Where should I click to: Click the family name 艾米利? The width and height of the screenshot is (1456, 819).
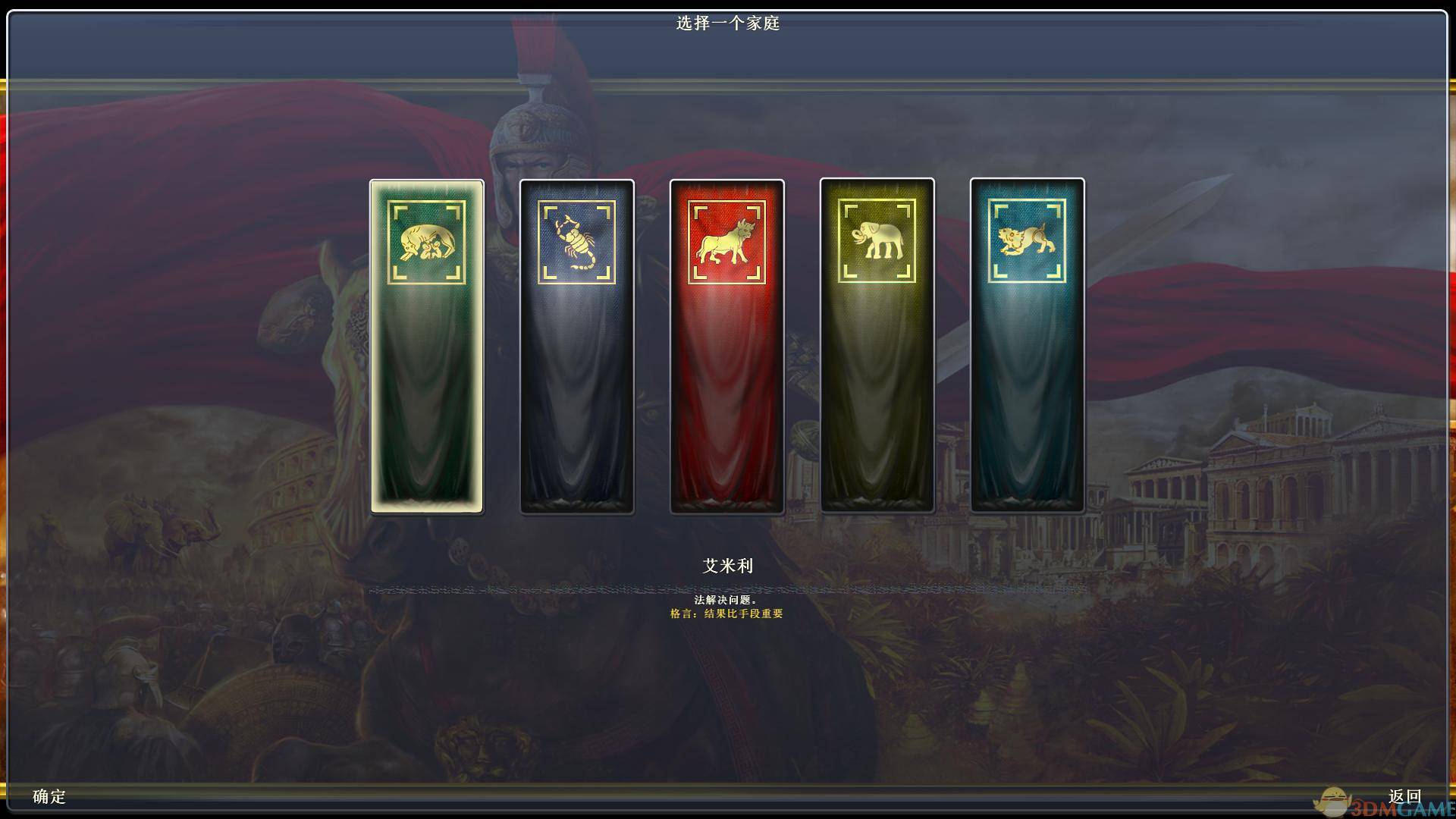[x=726, y=566]
